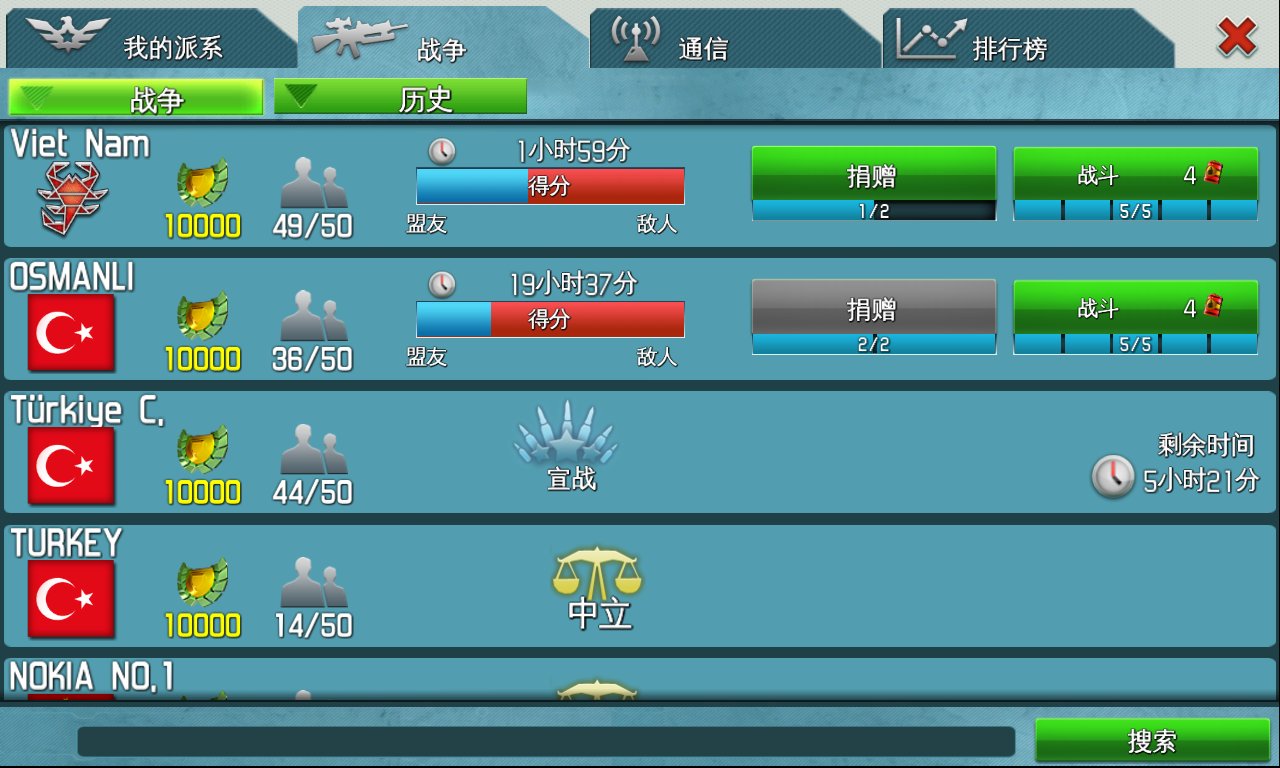Image resolution: width=1280 pixels, height=768 pixels.
Task: Click the clock icon next to 5小时21分
Action: [x=1113, y=479]
